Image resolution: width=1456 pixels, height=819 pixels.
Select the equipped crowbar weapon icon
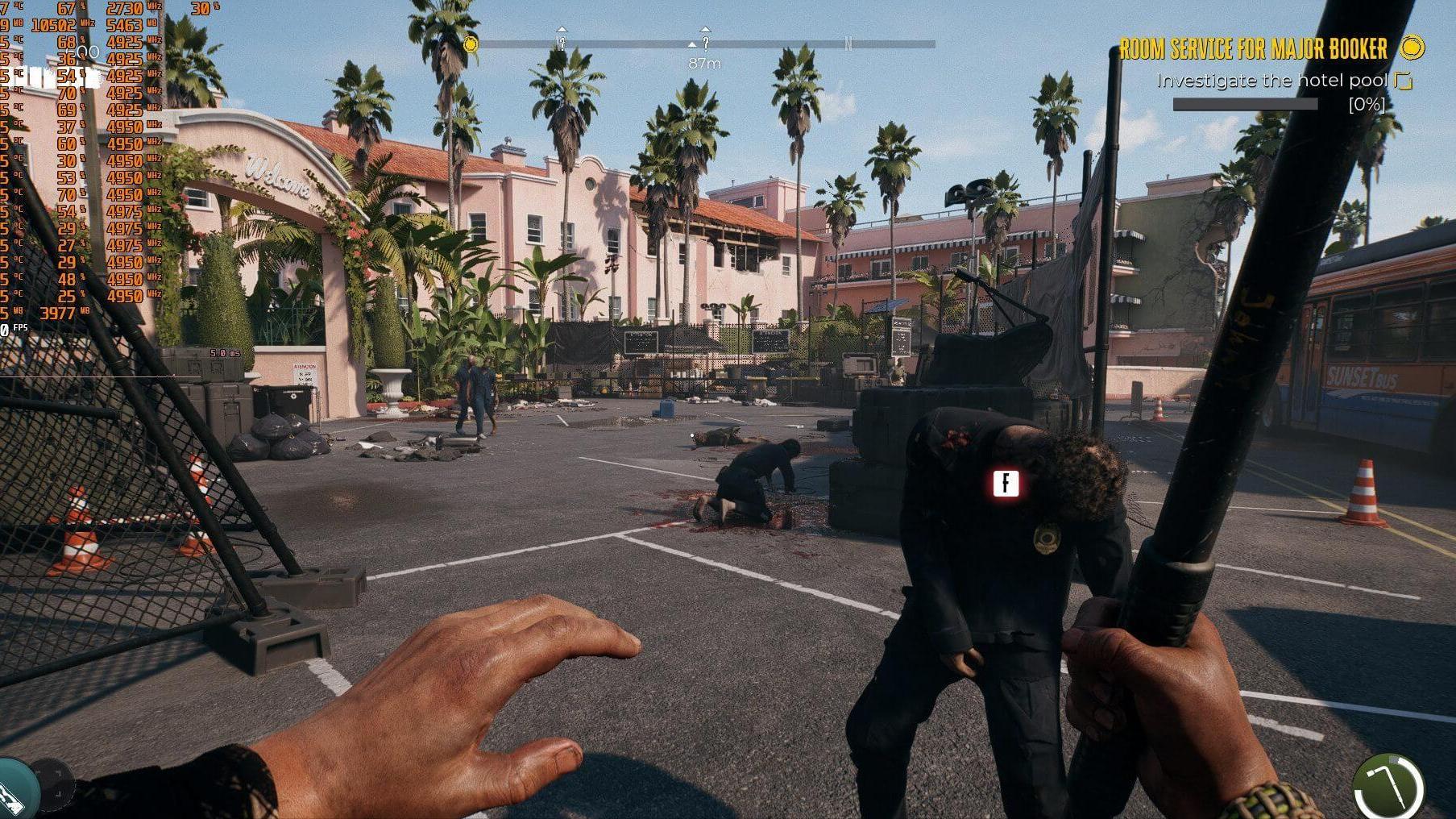(1388, 788)
